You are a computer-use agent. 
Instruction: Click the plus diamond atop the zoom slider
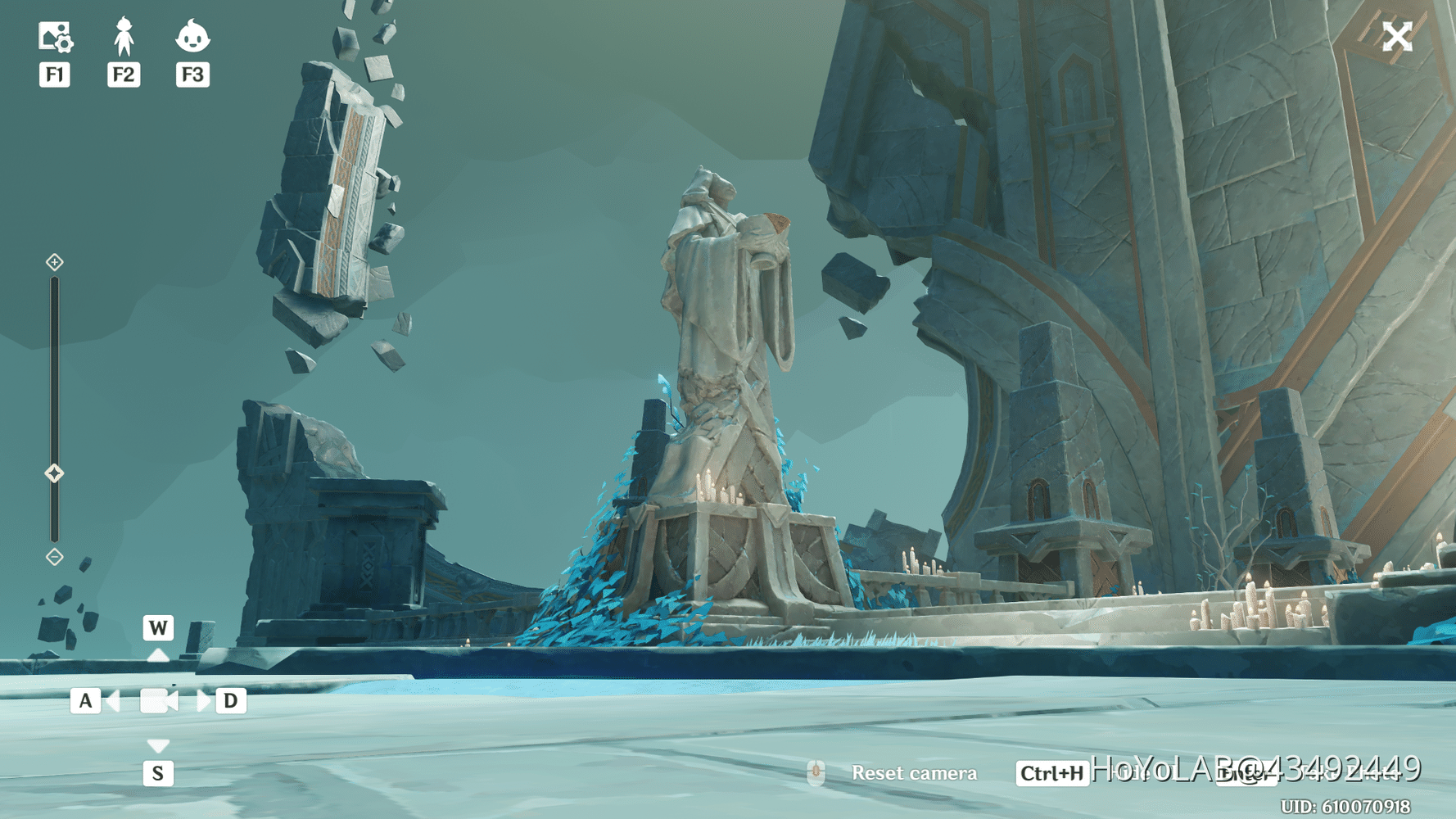tap(55, 262)
